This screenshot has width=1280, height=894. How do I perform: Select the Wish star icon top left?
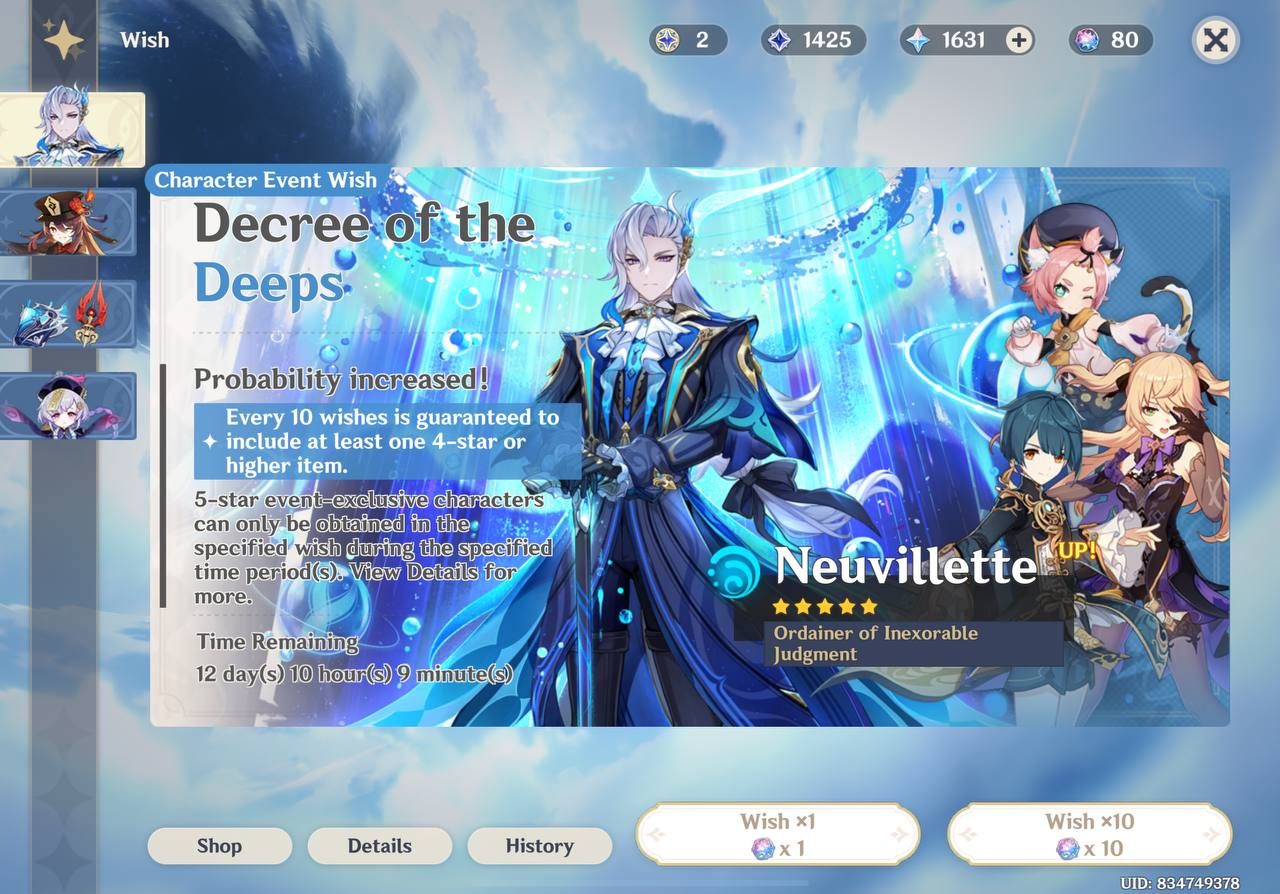[63, 40]
